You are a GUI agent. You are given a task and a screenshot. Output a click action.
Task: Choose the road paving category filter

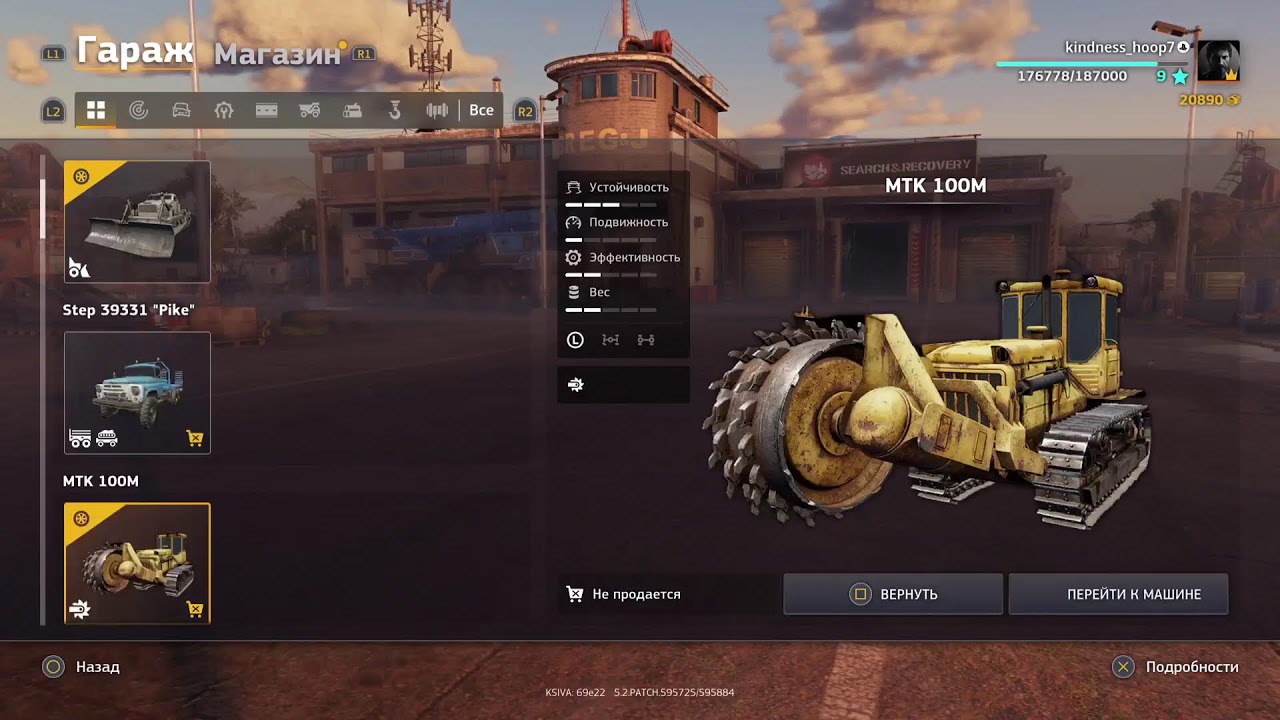(266, 111)
